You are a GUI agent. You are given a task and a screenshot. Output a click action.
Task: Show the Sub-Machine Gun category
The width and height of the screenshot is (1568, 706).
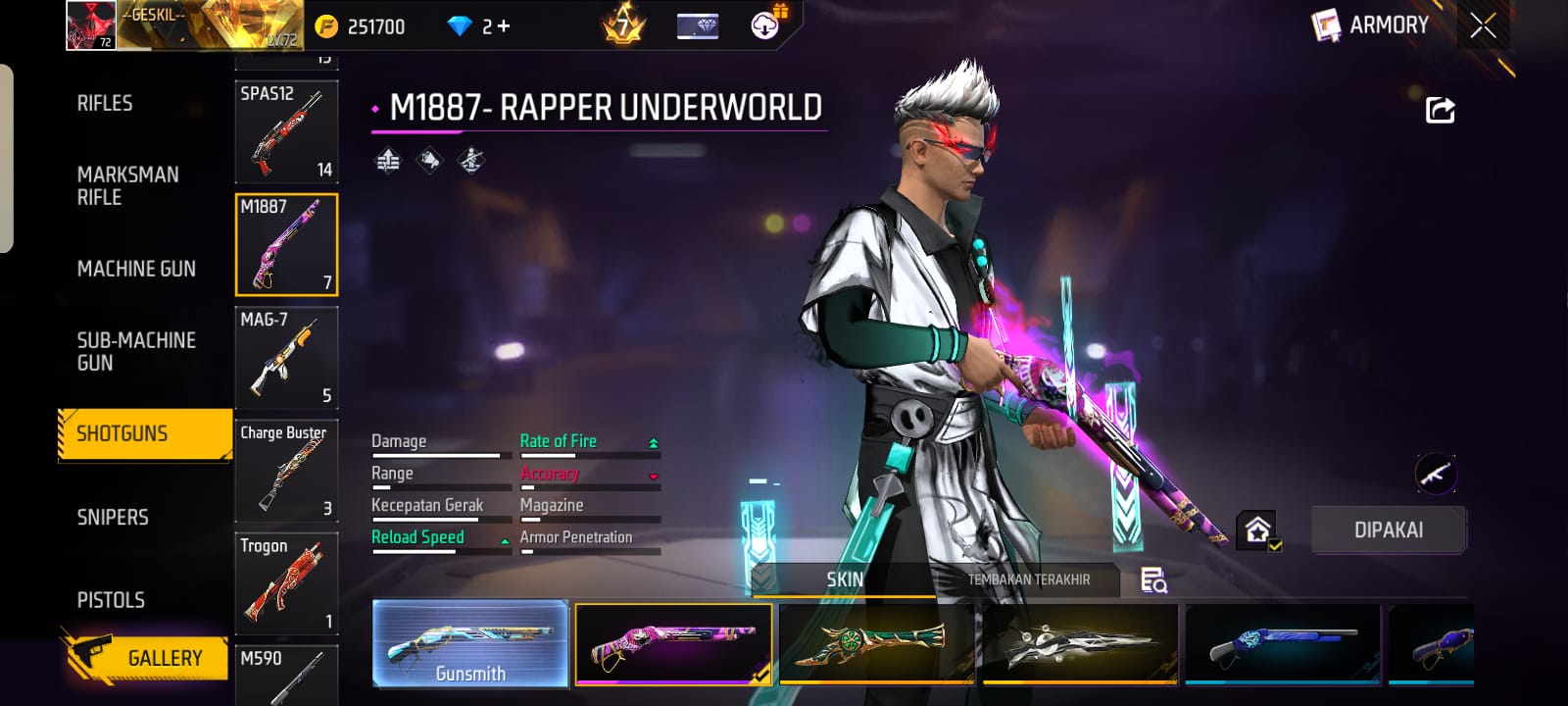tap(136, 351)
